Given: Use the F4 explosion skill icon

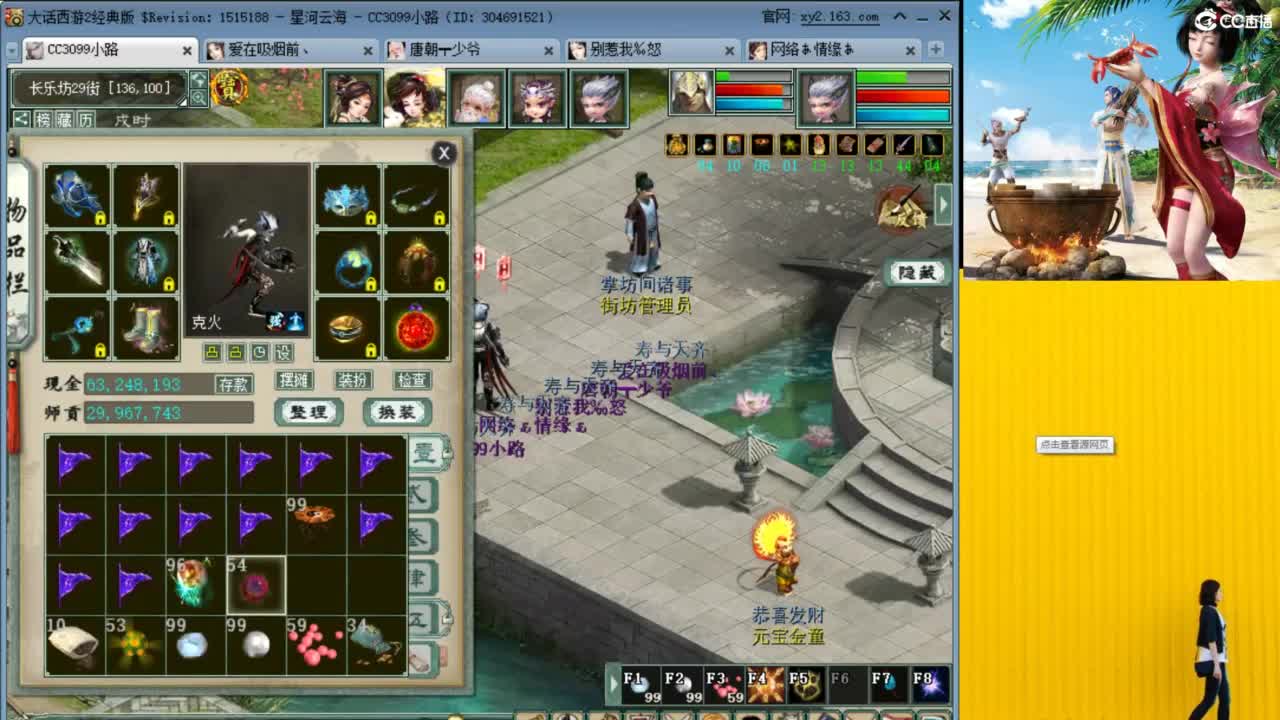Looking at the screenshot, I should [765, 685].
